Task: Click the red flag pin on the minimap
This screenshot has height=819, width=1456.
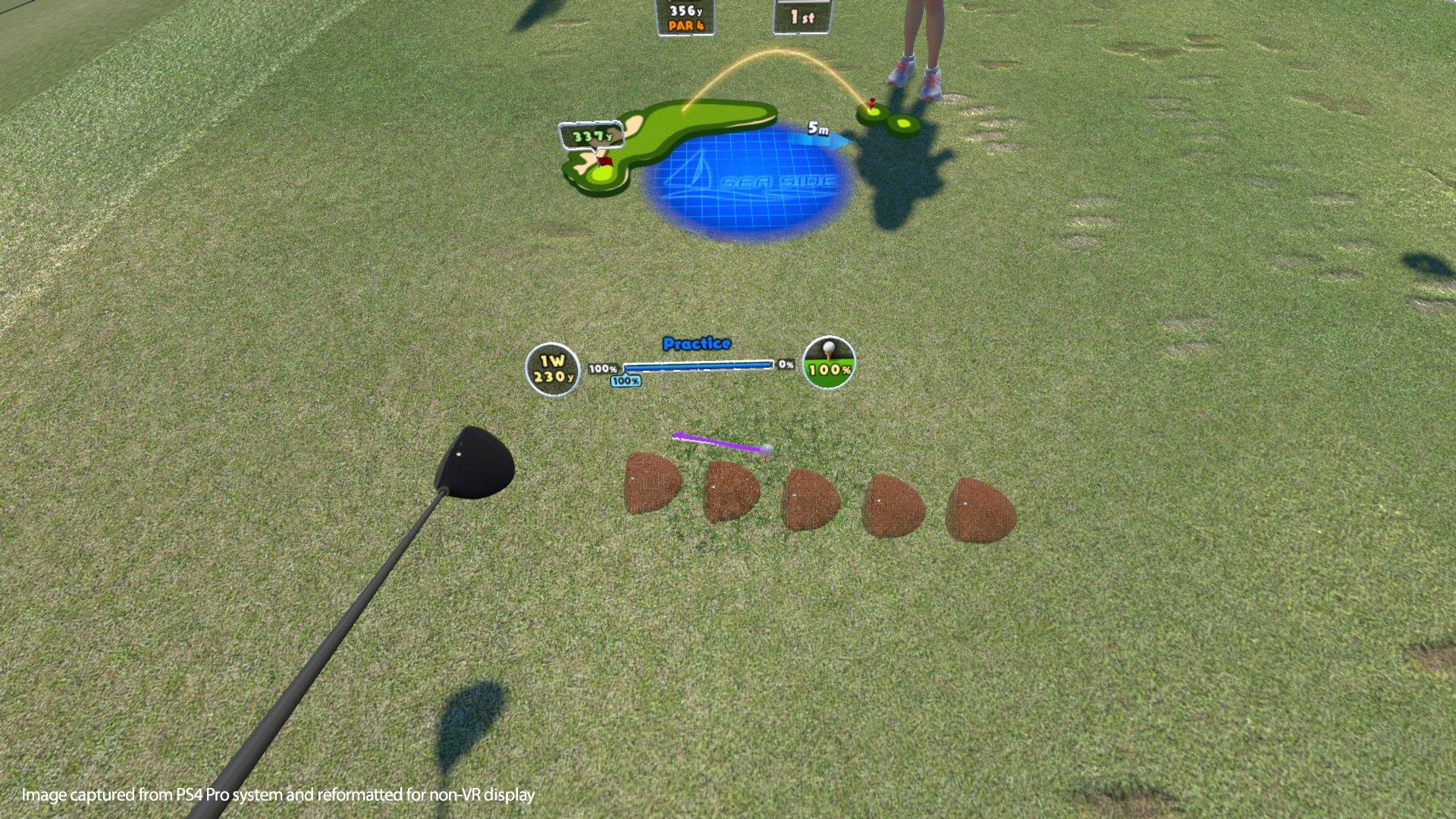Action: 604,162
